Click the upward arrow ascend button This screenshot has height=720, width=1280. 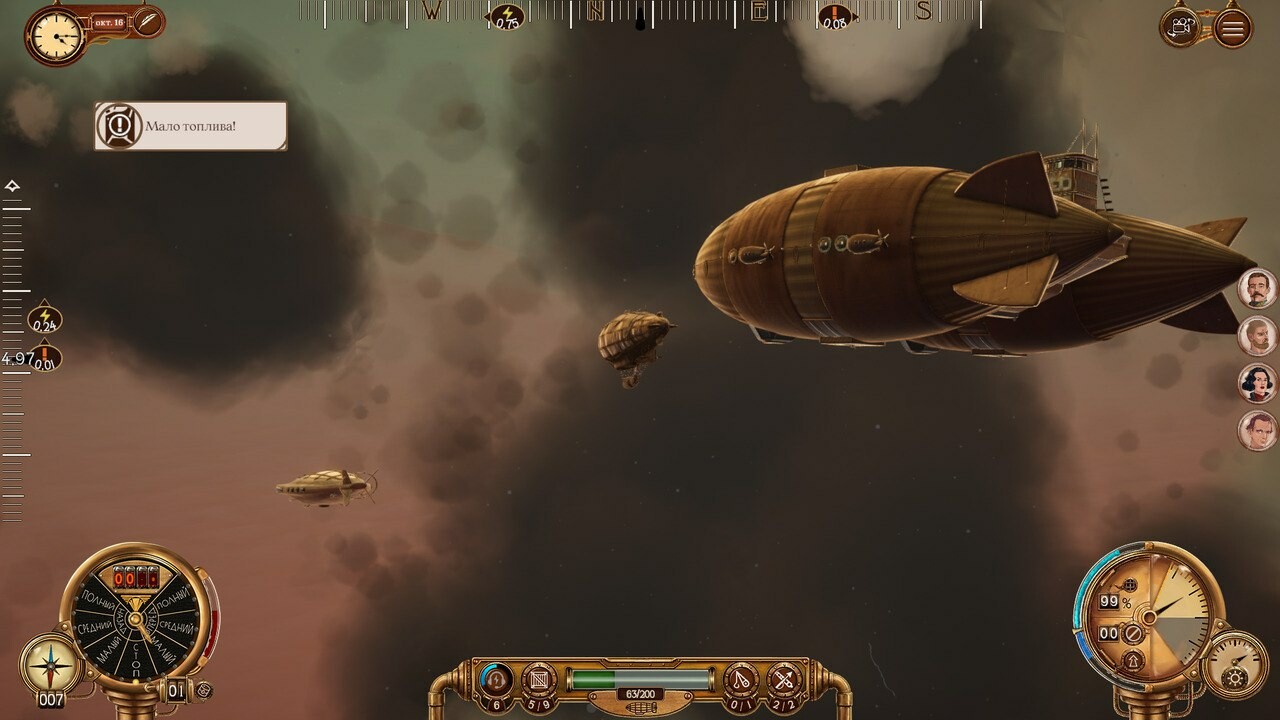pyautogui.click(x=1133, y=660)
